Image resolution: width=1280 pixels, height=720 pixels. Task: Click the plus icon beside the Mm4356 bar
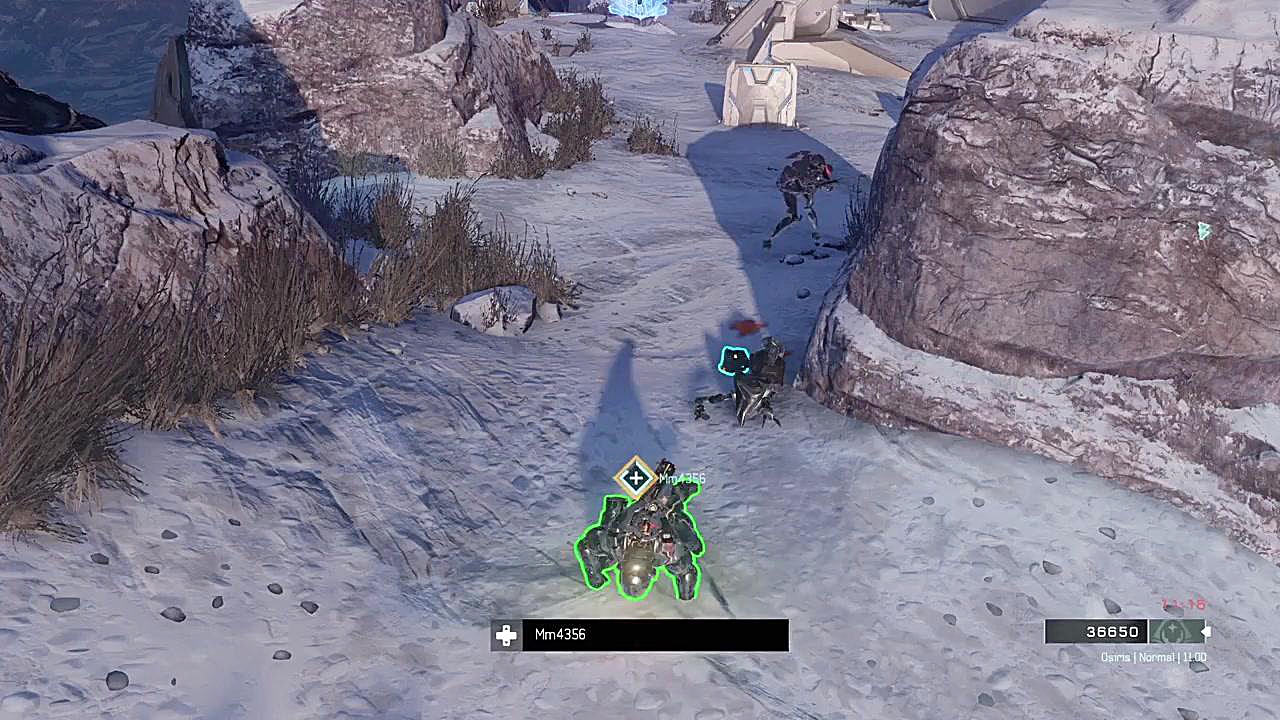(x=506, y=635)
